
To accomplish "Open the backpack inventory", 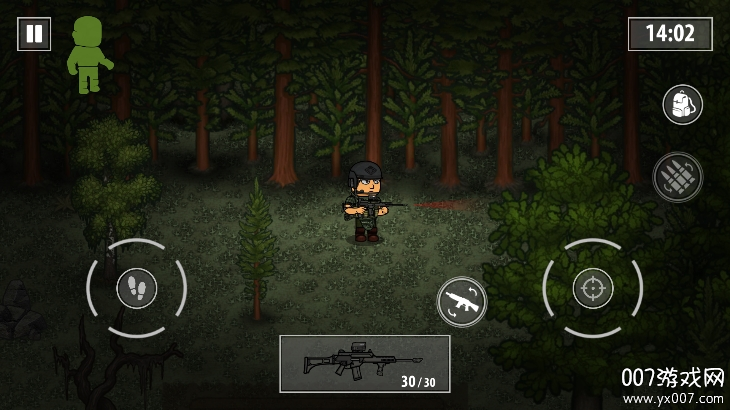I will pyautogui.click(x=682, y=105).
